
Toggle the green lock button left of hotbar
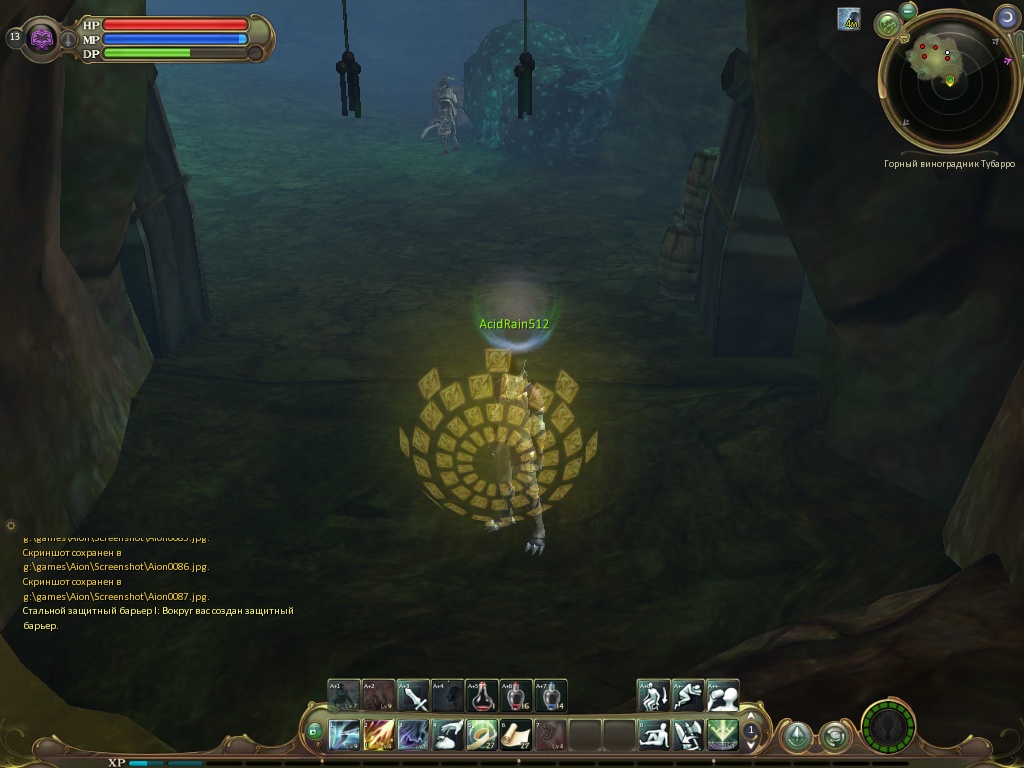pyautogui.click(x=314, y=732)
